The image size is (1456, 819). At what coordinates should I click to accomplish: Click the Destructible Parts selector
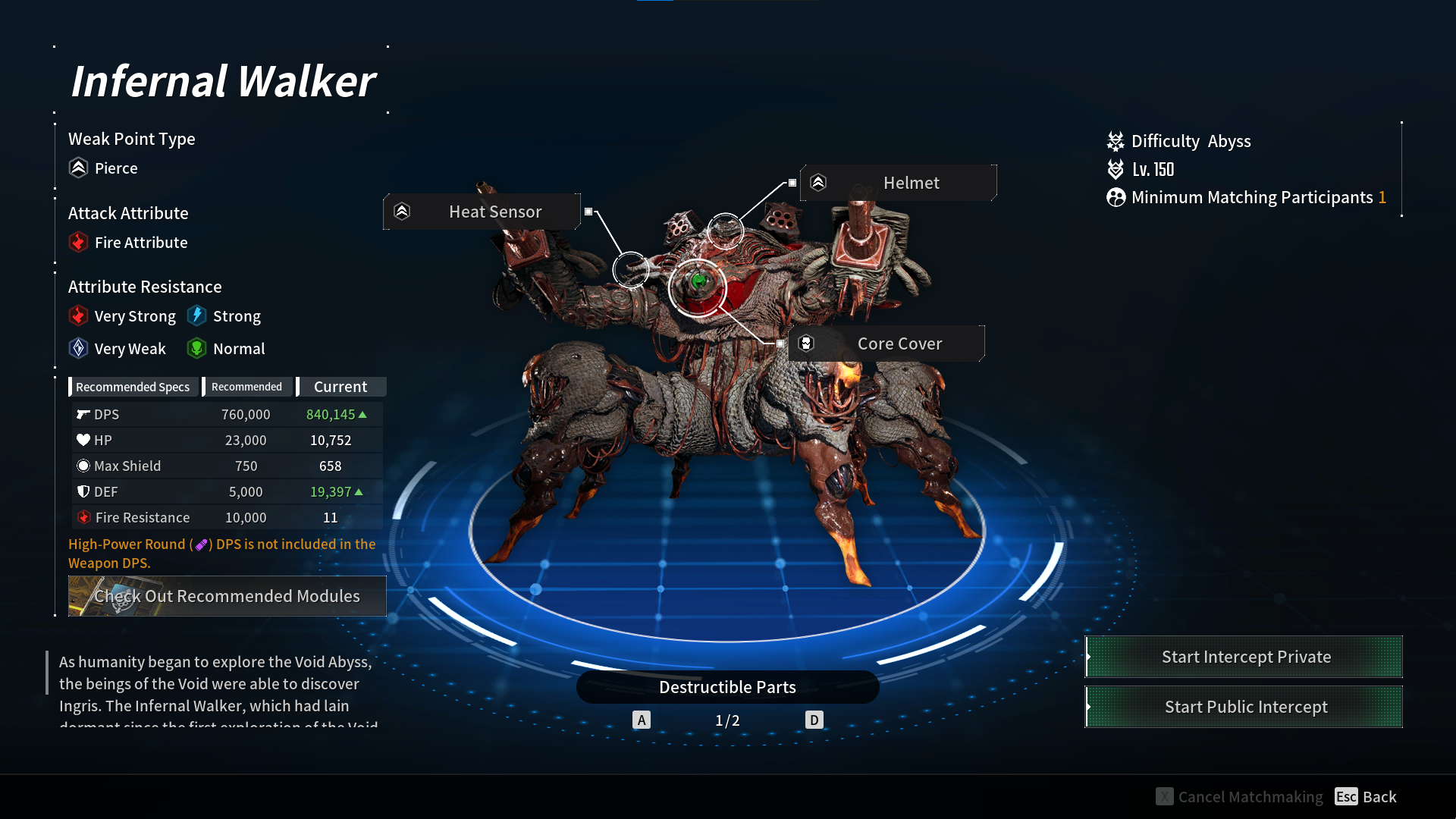(727, 687)
